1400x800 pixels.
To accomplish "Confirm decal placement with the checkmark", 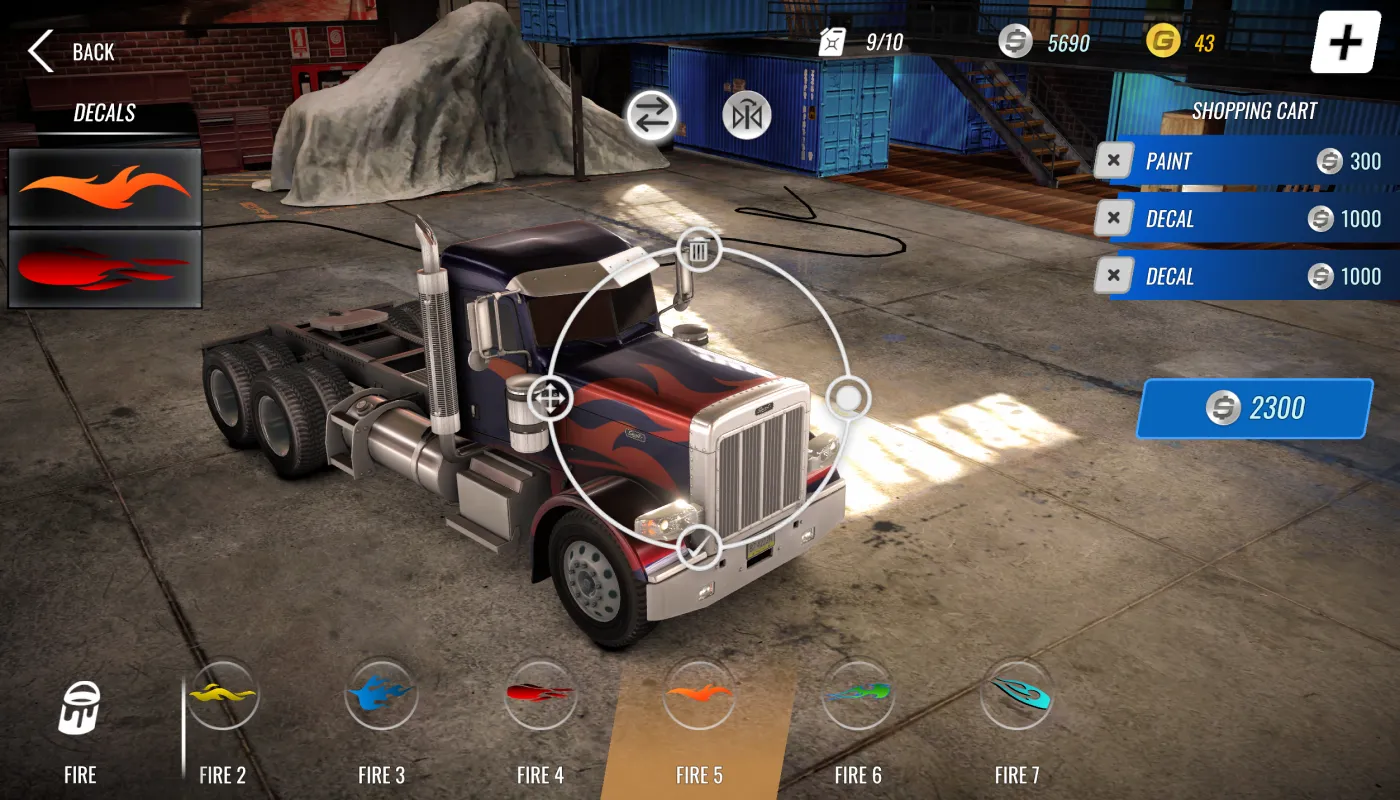I will tap(700, 548).
